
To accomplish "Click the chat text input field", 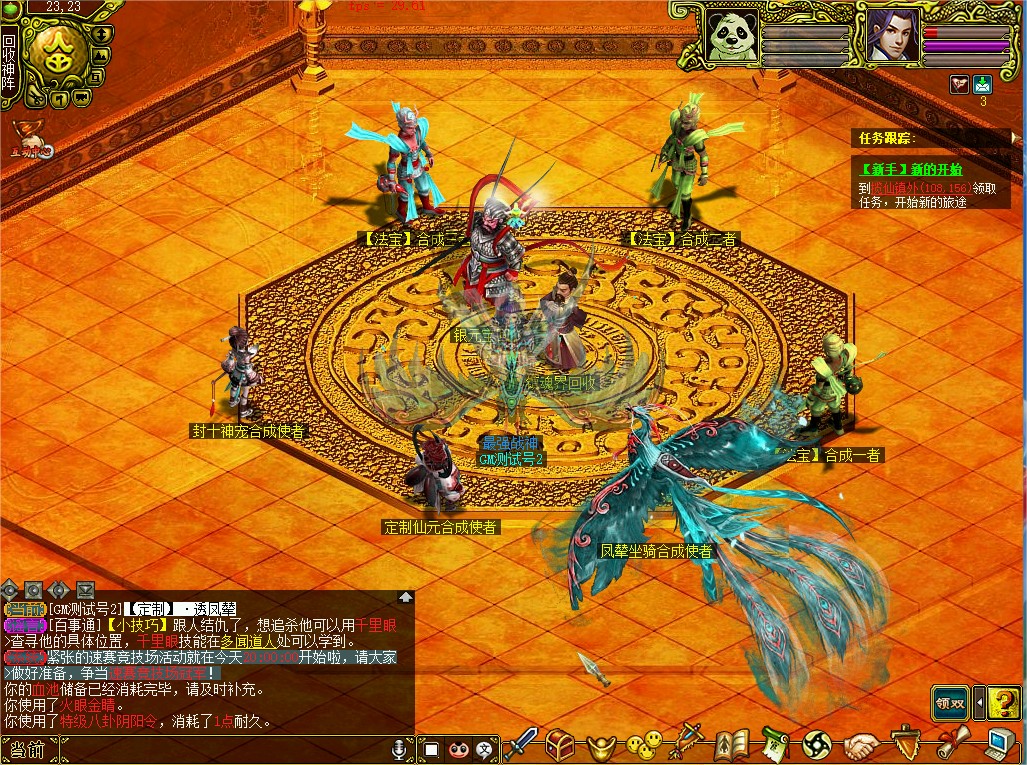I will click(220, 748).
